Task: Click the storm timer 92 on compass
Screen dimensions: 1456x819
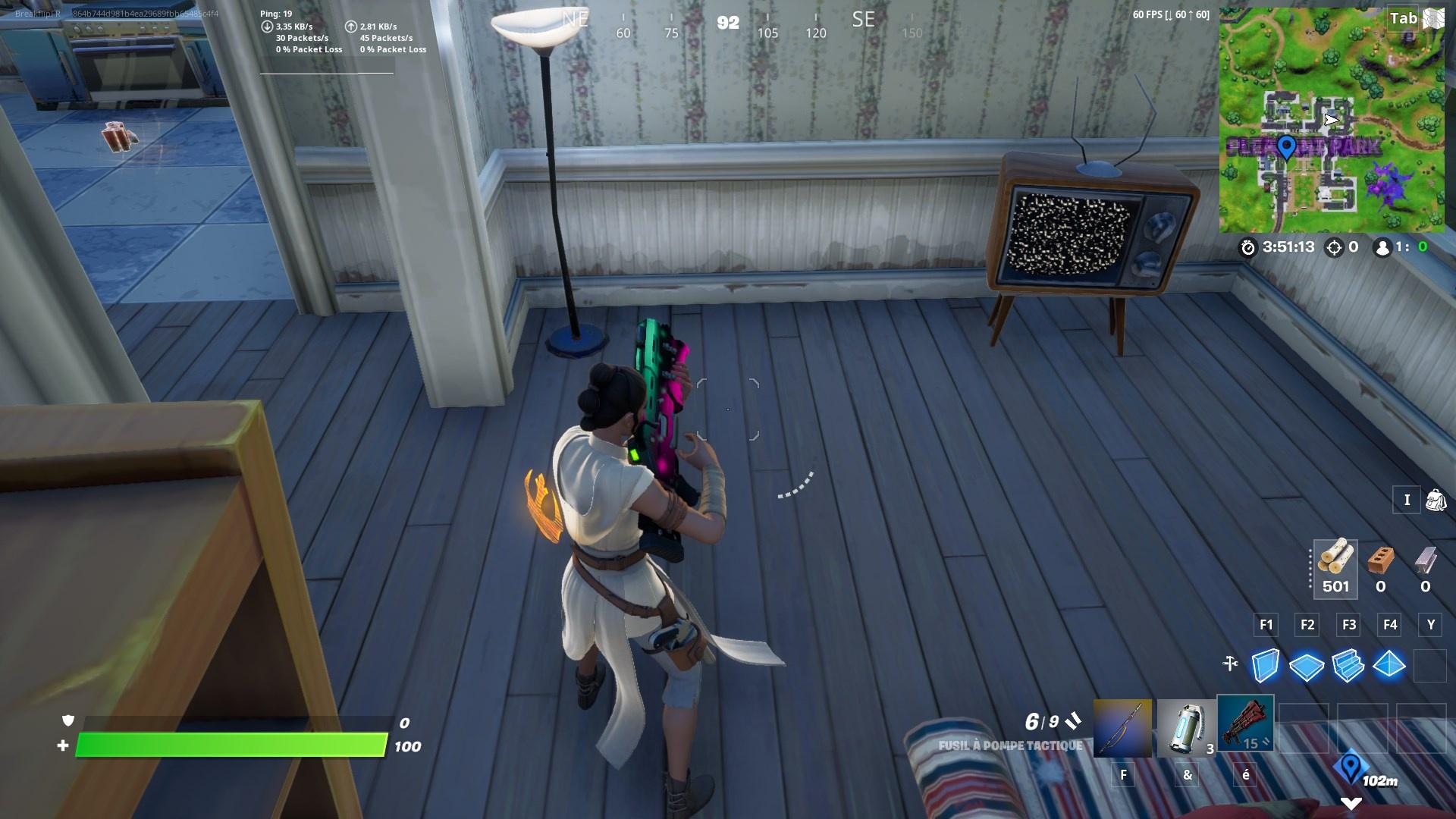Action: point(728,23)
